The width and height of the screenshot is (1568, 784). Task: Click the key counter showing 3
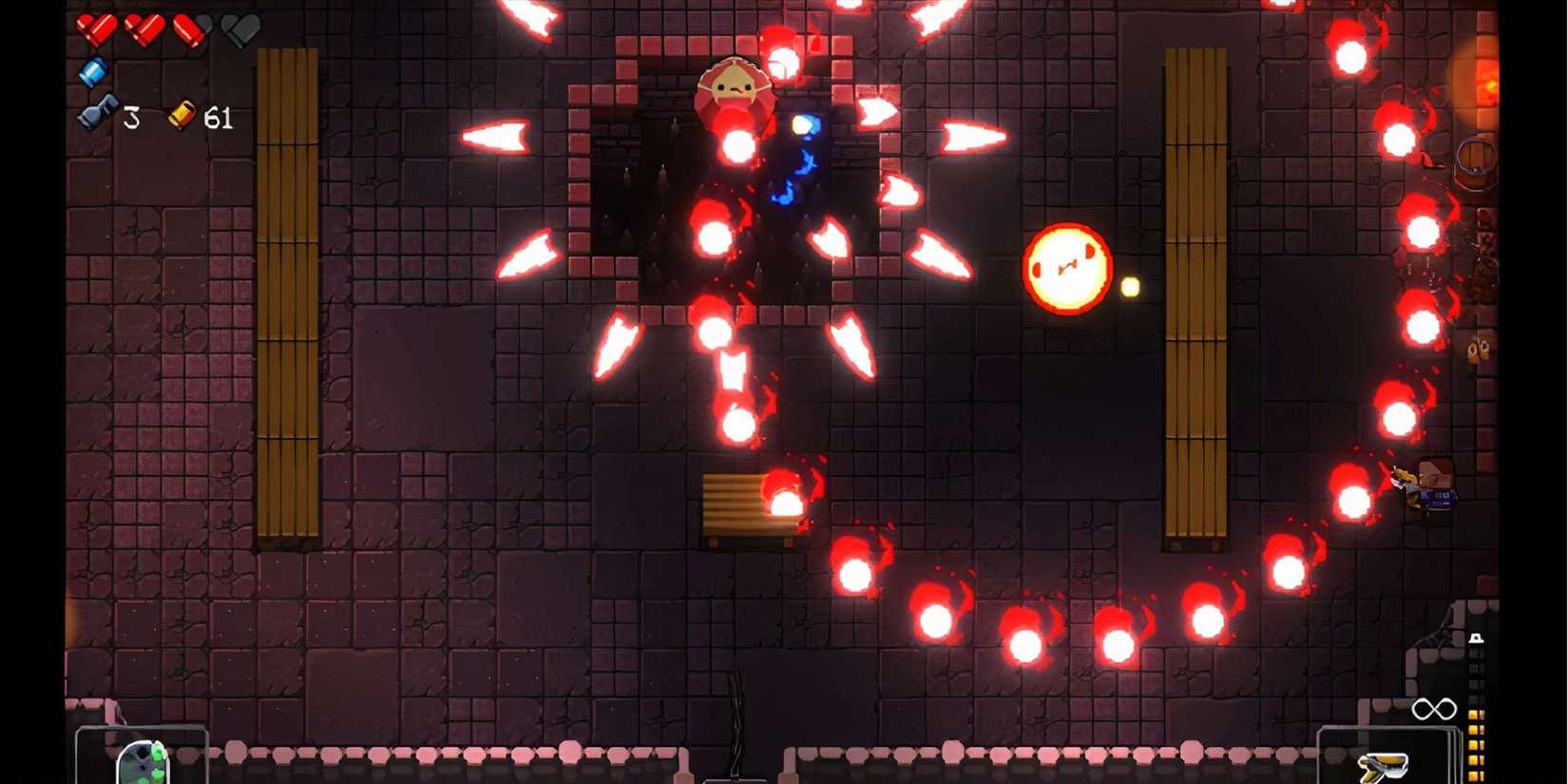pos(131,116)
